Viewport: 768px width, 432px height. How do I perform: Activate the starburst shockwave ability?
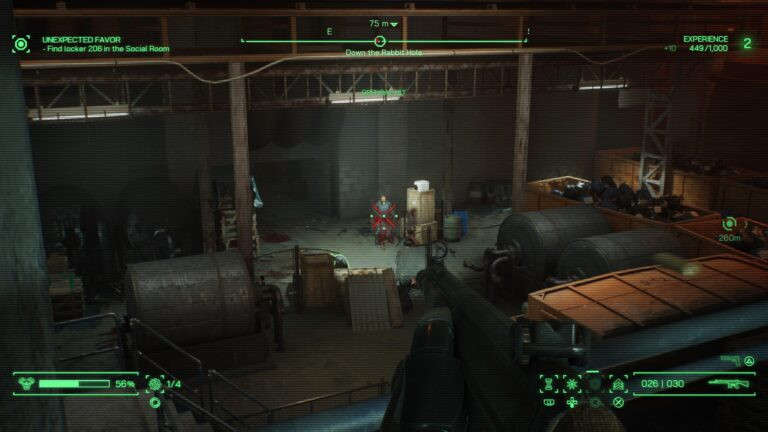[572, 383]
